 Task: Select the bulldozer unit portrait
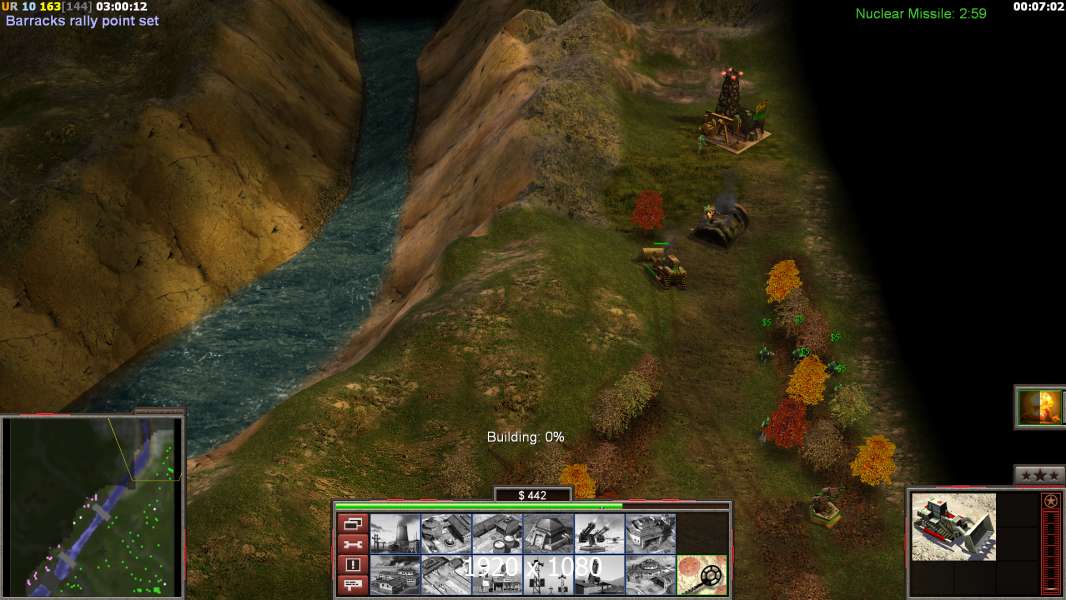(x=953, y=526)
